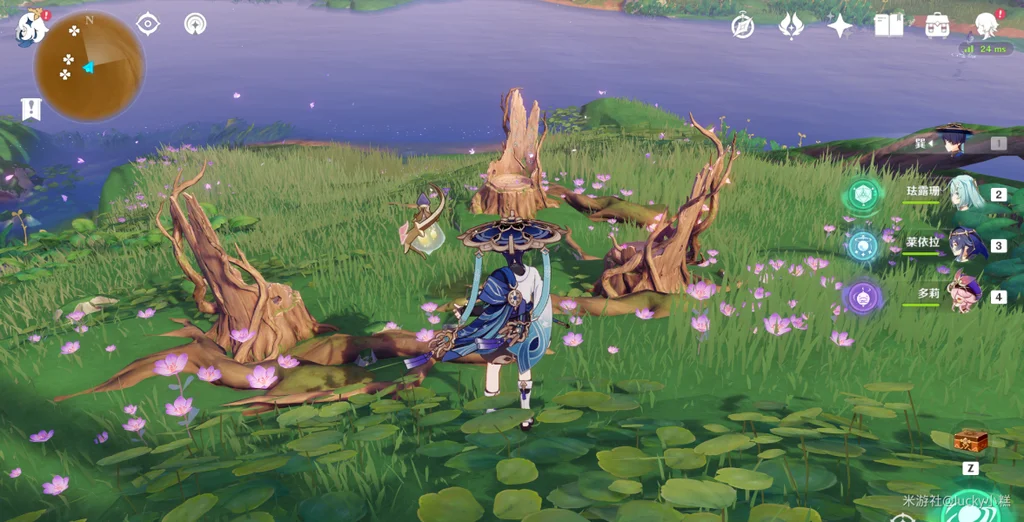Open the Paimon menu
Viewport: 1024px width, 522px height.
pyautogui.click(x=32, y=28)
